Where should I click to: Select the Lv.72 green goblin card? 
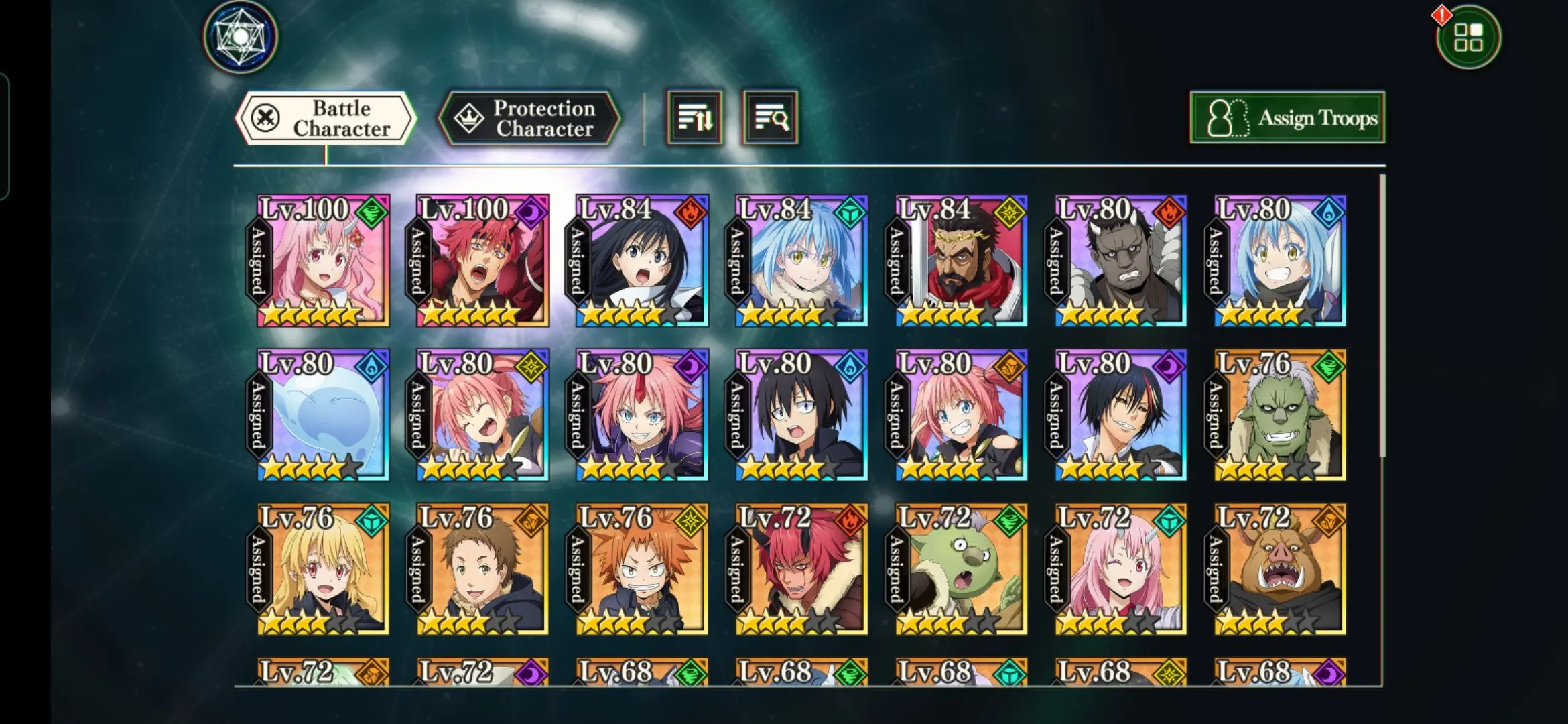(961, 569)
